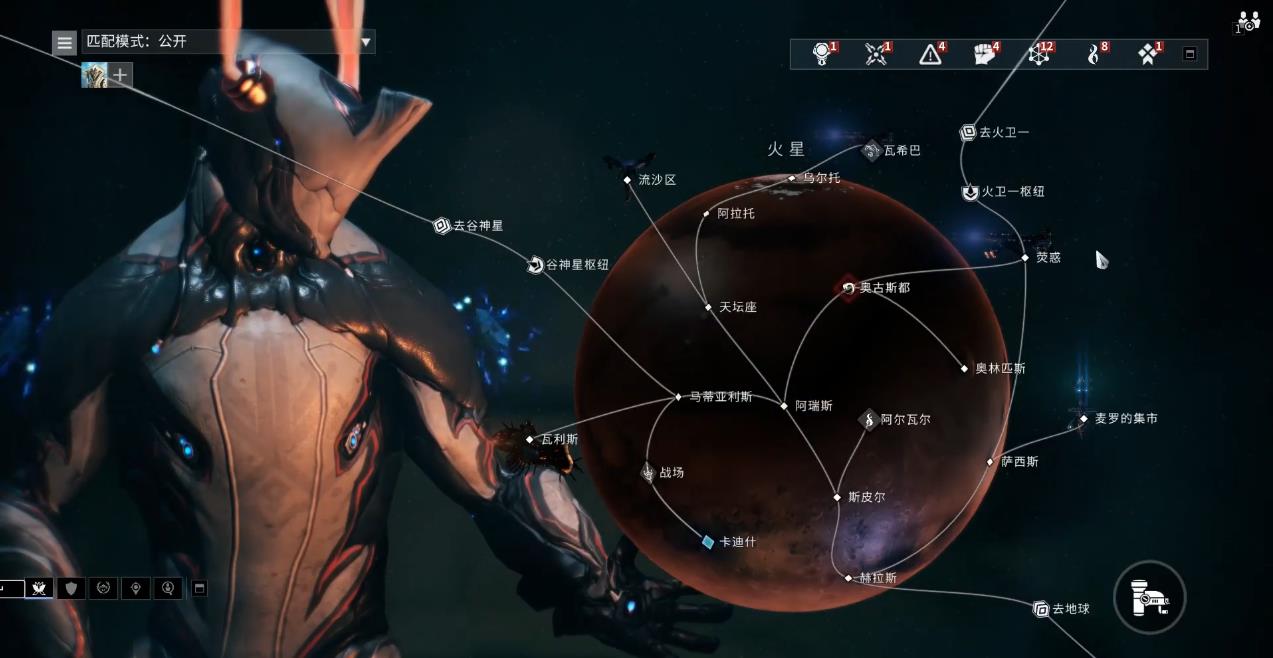Select the 阿瑞斯 node on Mars

(785, 406)
